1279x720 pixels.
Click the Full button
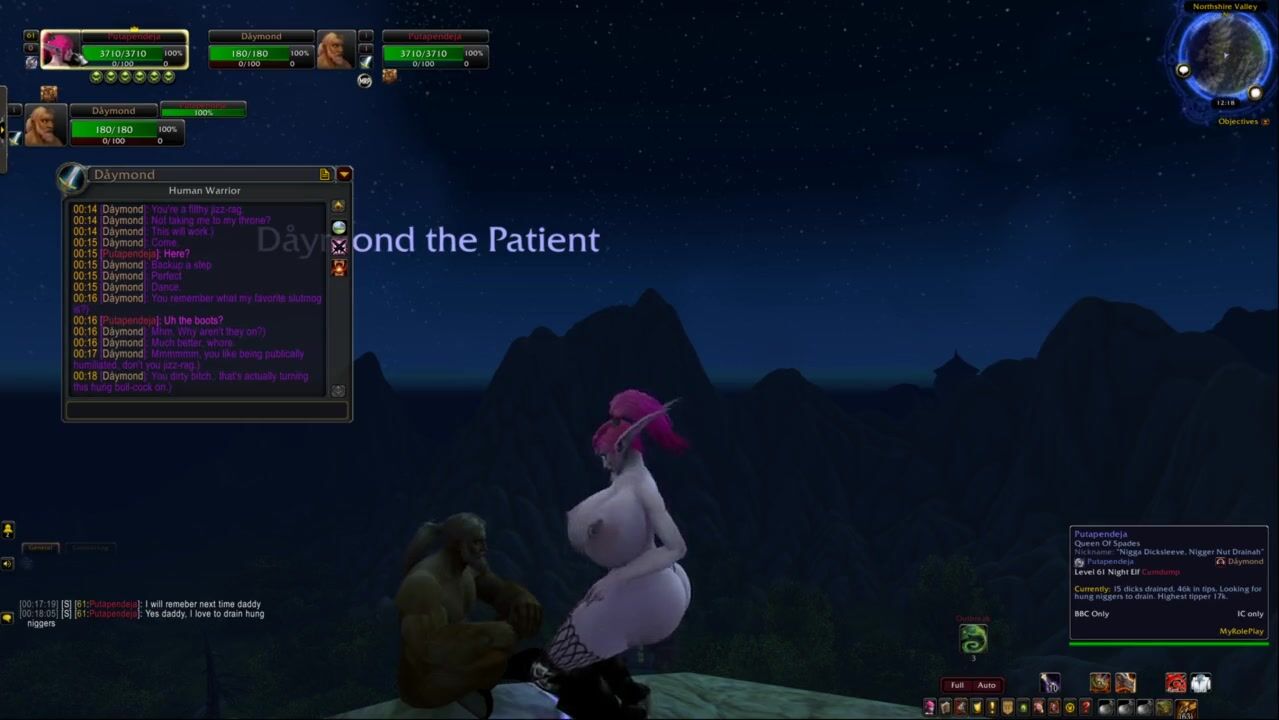coord(957,685)
